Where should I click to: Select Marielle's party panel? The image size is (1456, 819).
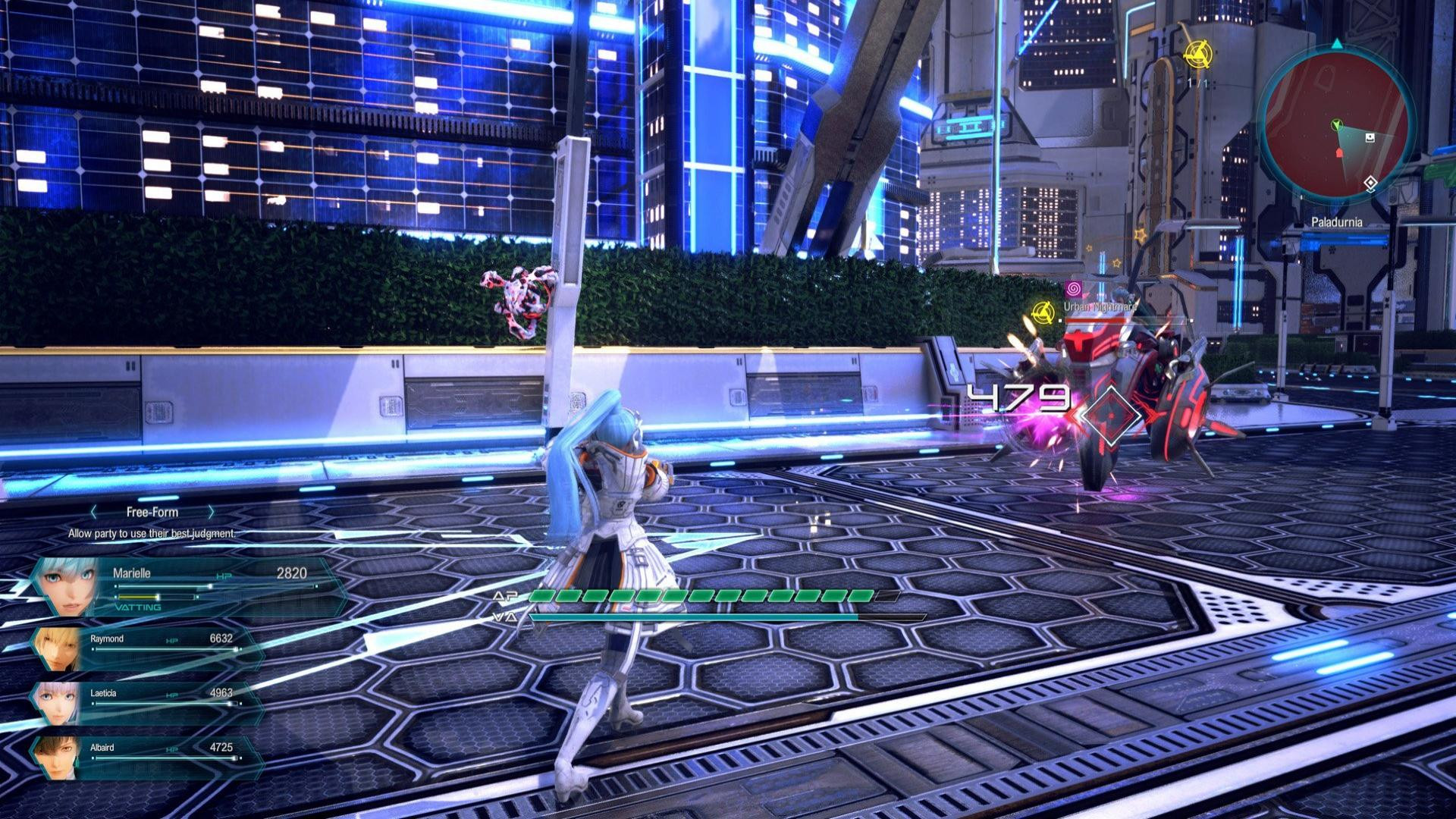(x=190, y=586)
